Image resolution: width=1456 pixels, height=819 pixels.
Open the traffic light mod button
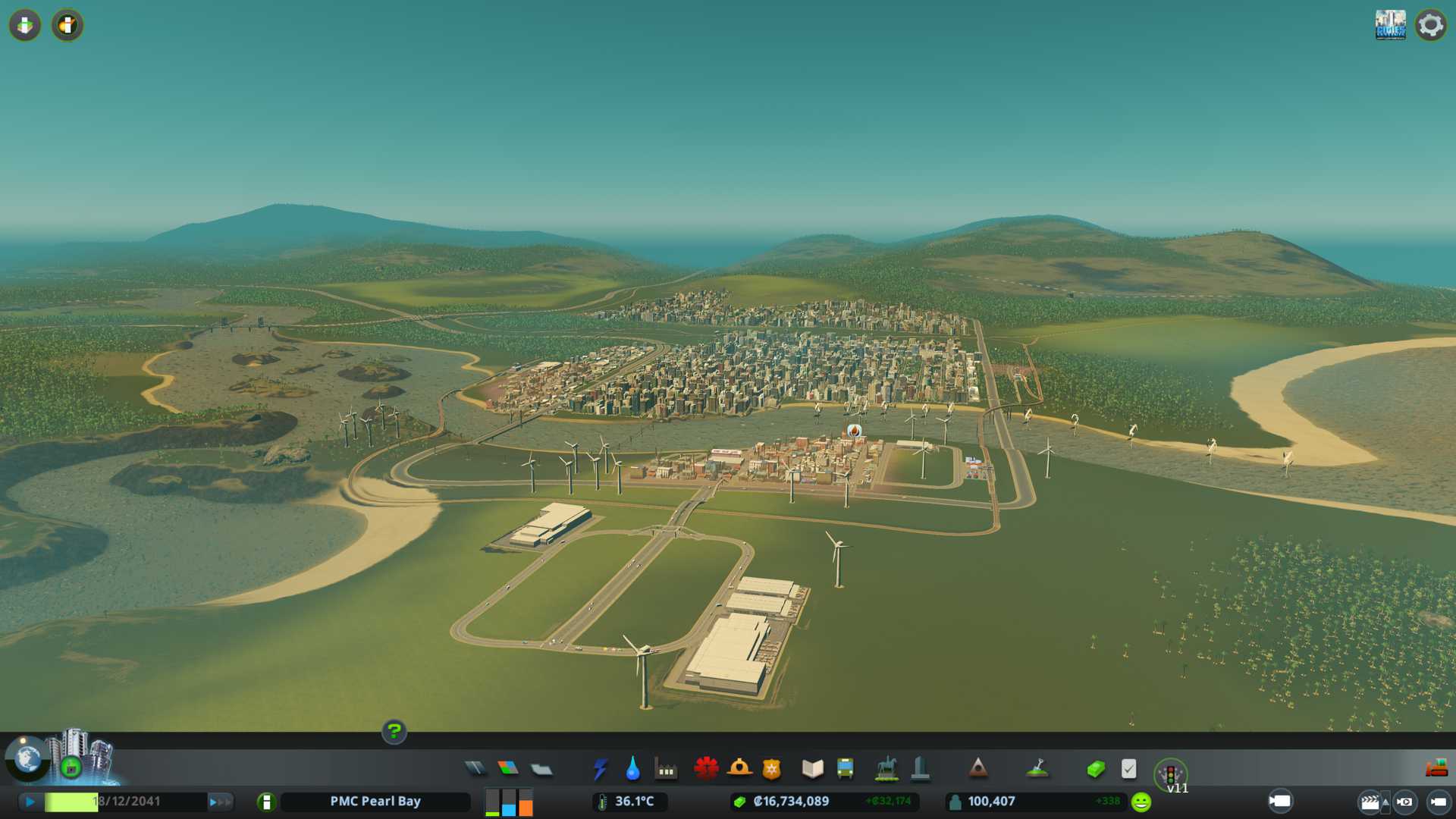pos(1170,775)
